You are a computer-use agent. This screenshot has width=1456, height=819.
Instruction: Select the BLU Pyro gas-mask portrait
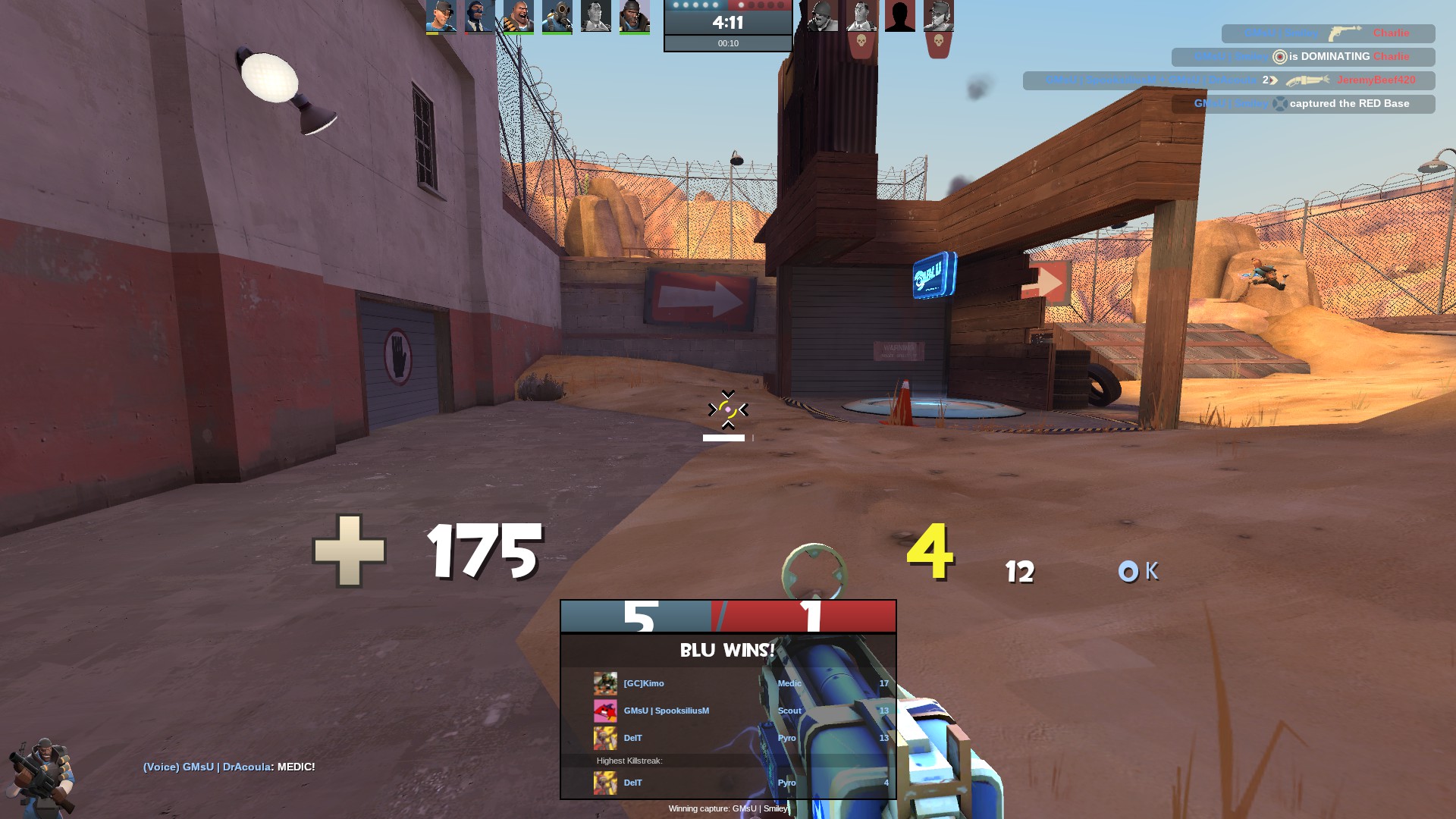557,16
